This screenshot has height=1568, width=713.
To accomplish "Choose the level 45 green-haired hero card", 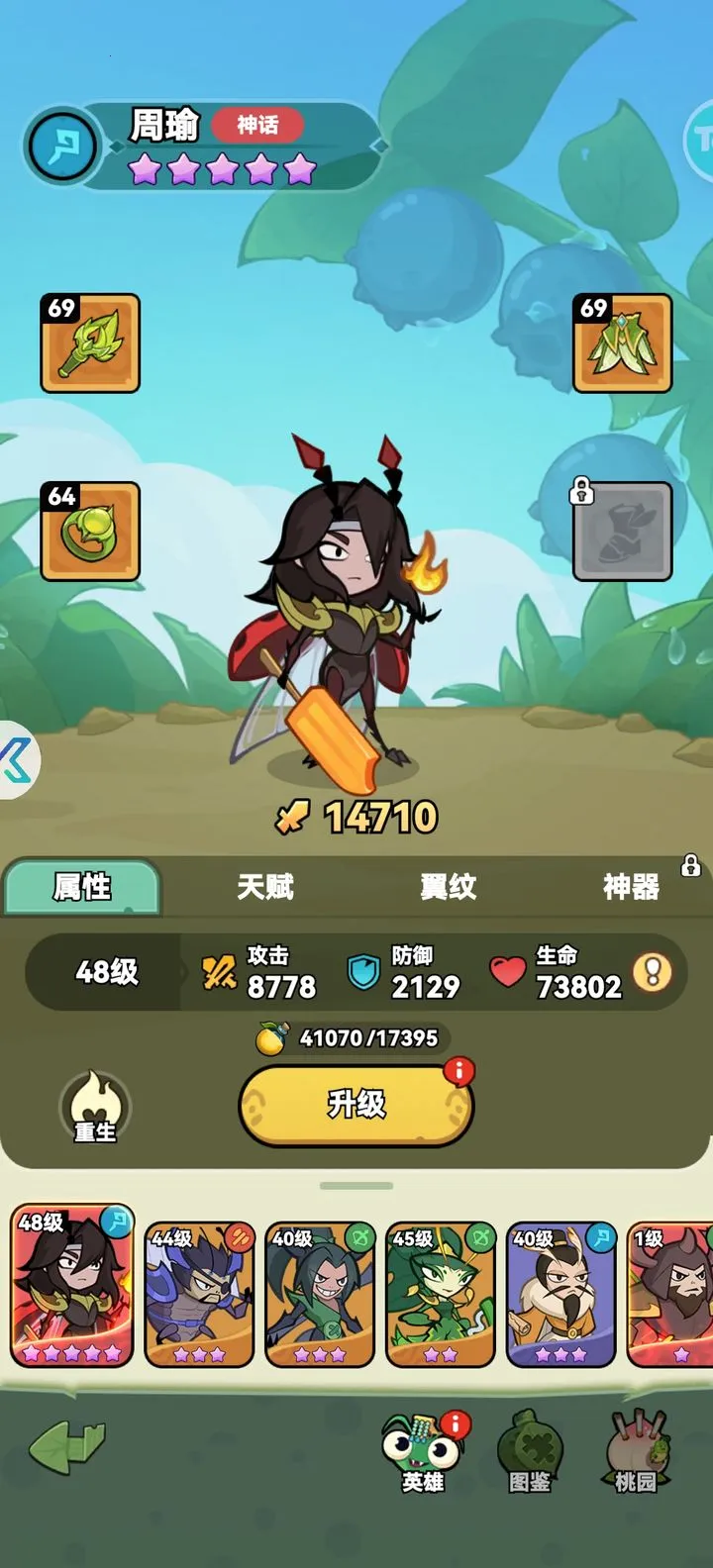I will click(440, 1293).
